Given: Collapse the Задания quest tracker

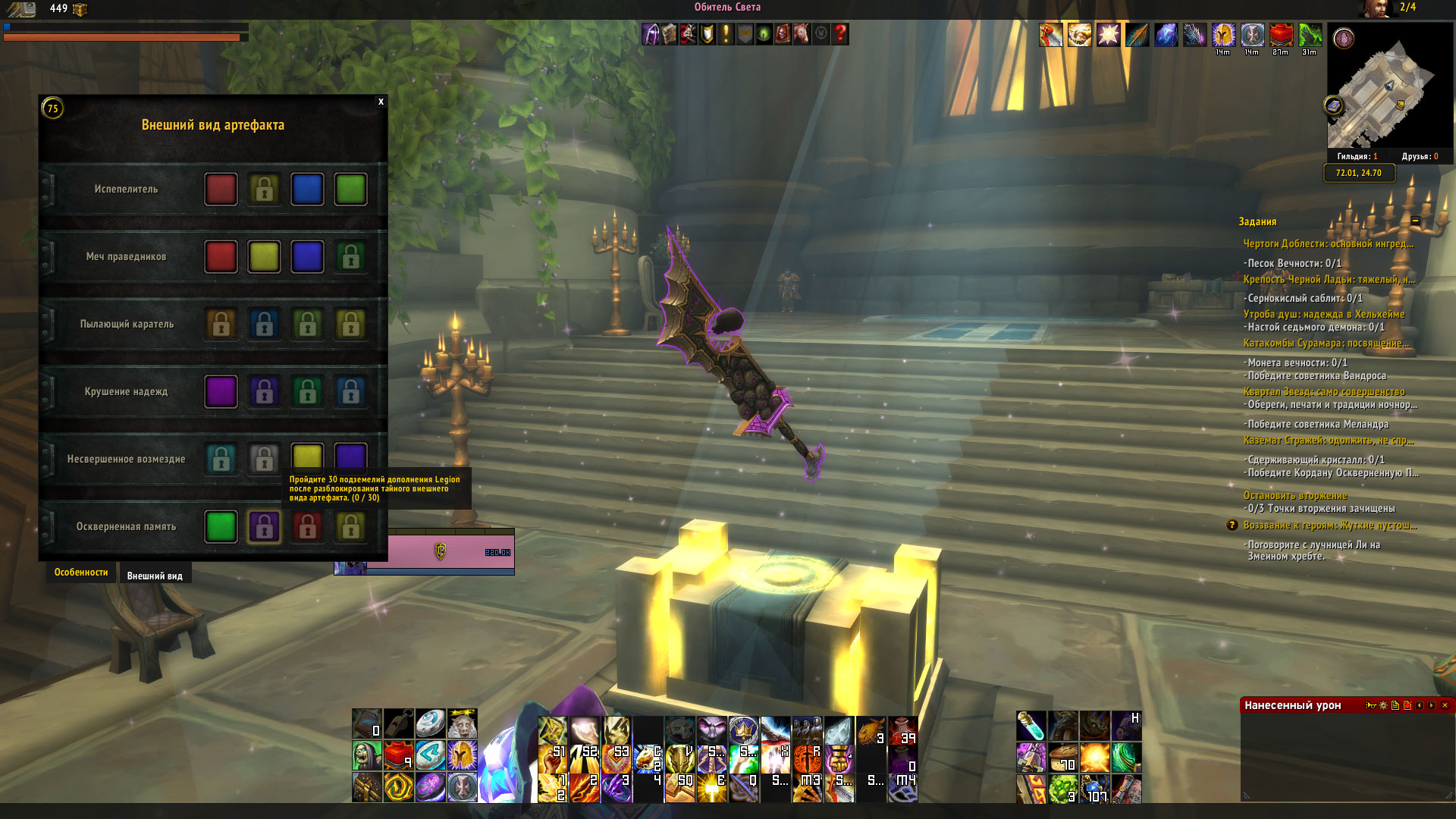Looking at the screenshot, I should point(1415,221).
